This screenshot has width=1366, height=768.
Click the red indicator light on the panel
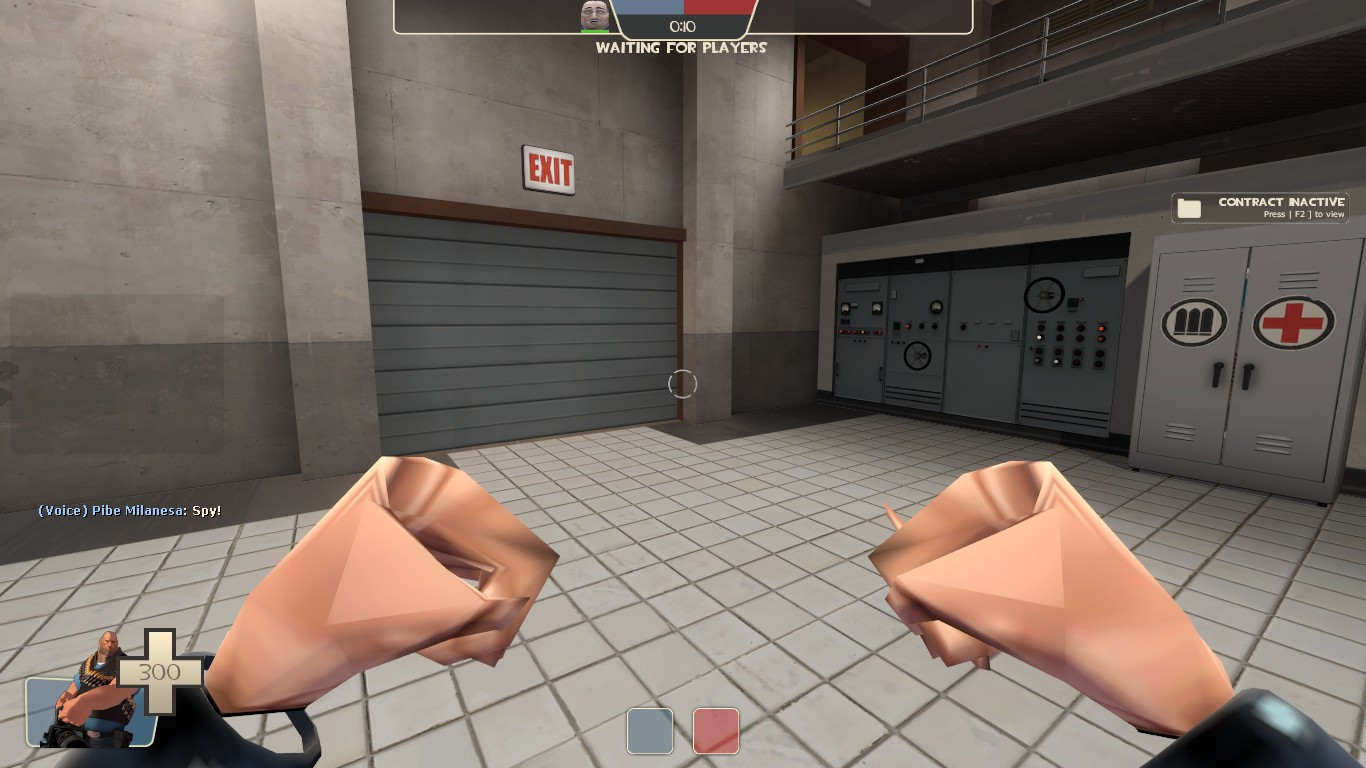pos(1101,328)
